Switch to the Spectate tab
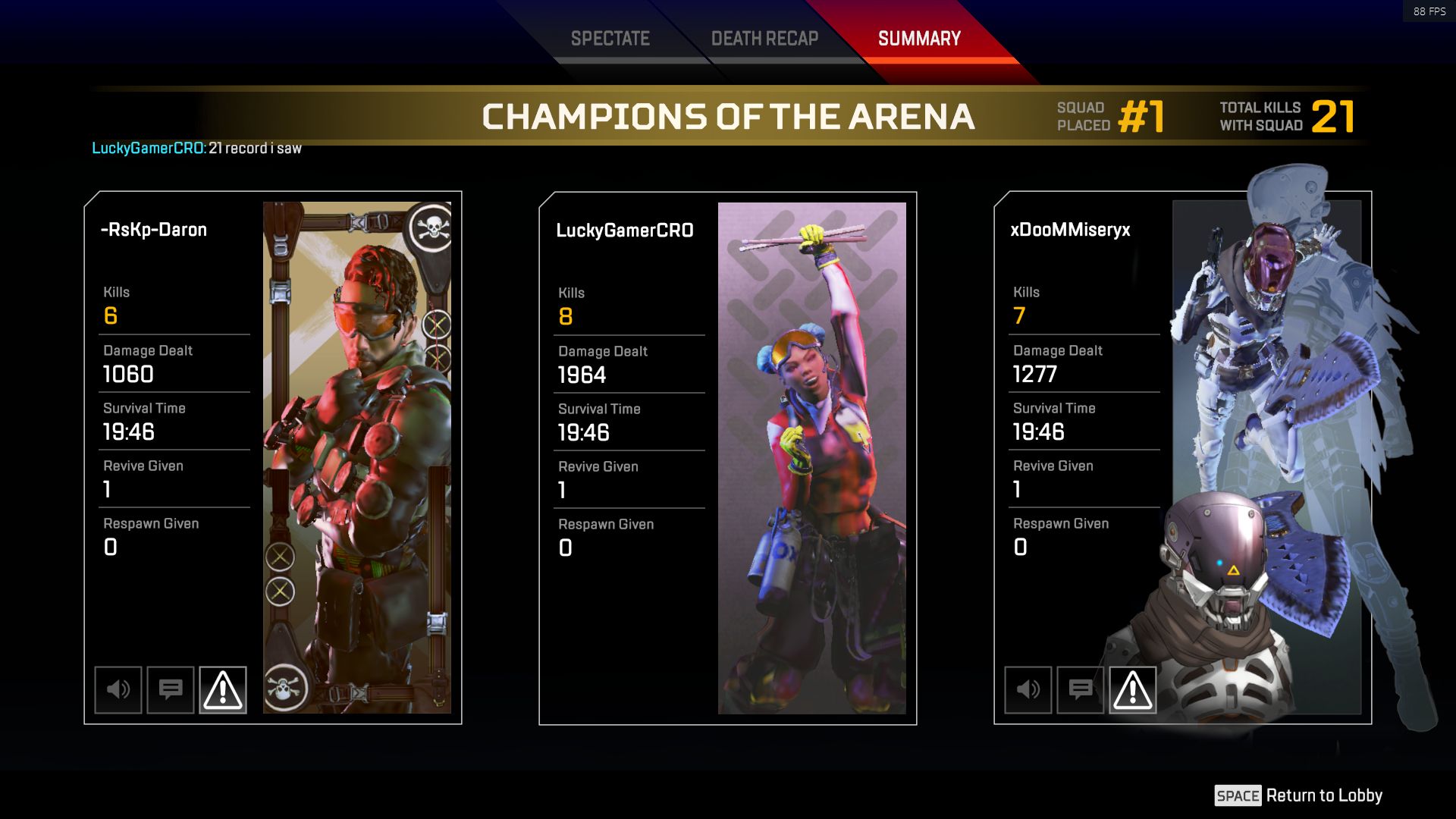The image size is (1456, 819). pyautogui.click(x=610, y=39)
